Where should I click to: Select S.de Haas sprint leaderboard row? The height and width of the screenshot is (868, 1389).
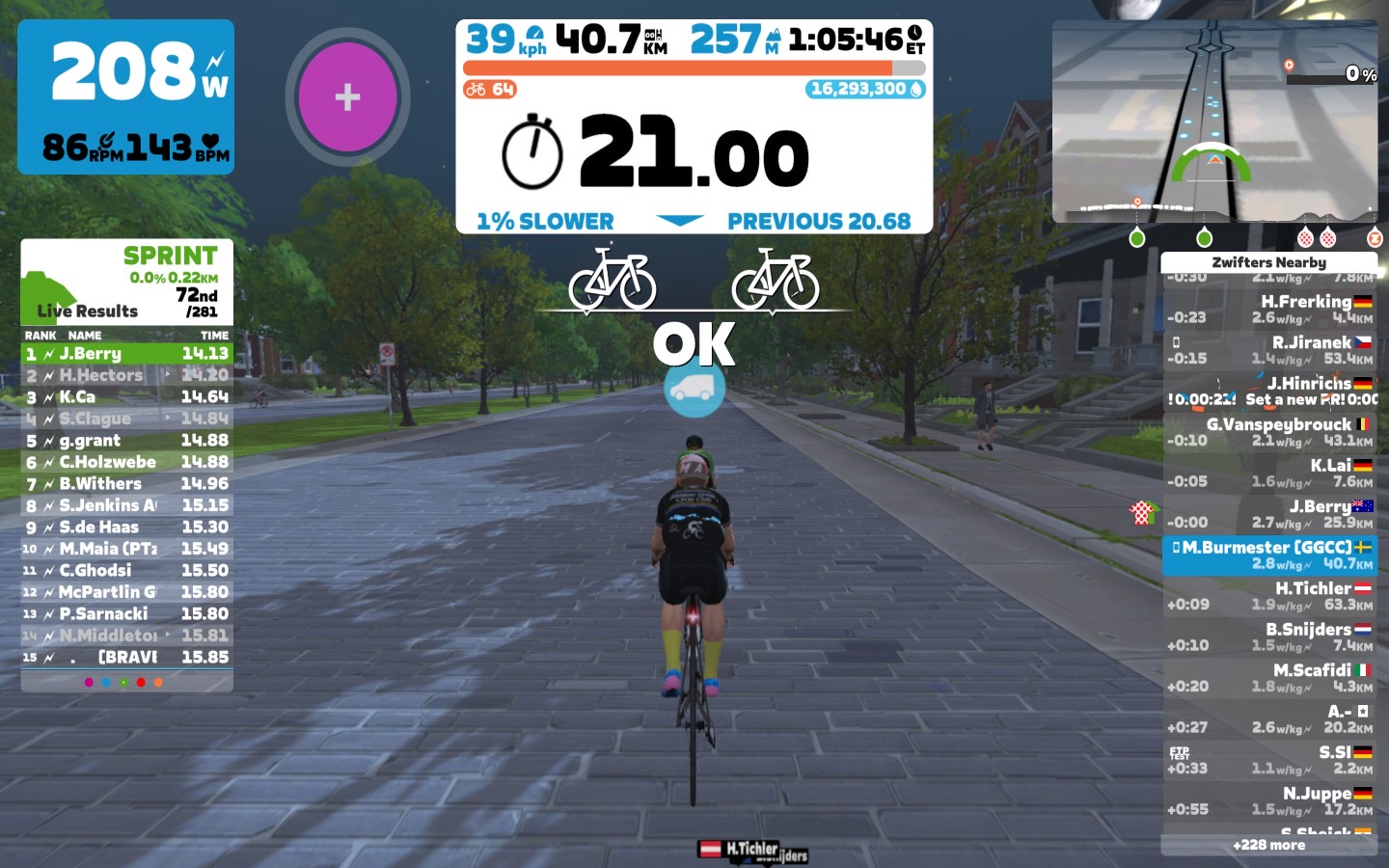(x=126, y=528)
